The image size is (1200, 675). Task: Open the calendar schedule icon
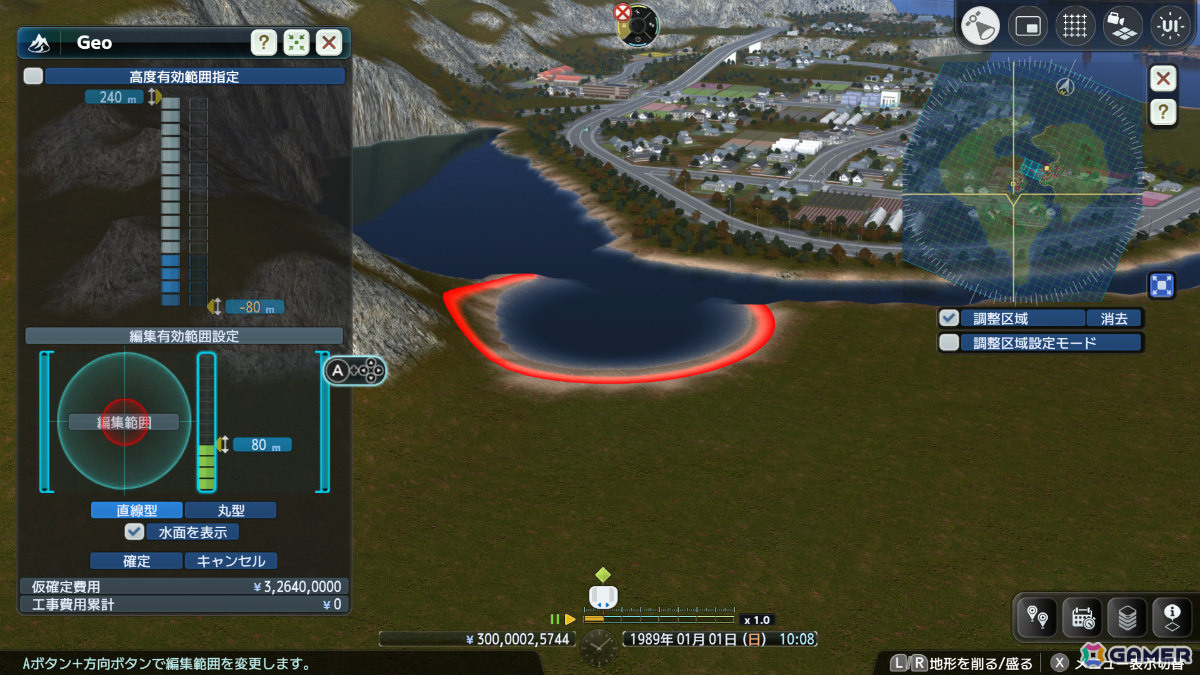click(x=1083, y=618)
